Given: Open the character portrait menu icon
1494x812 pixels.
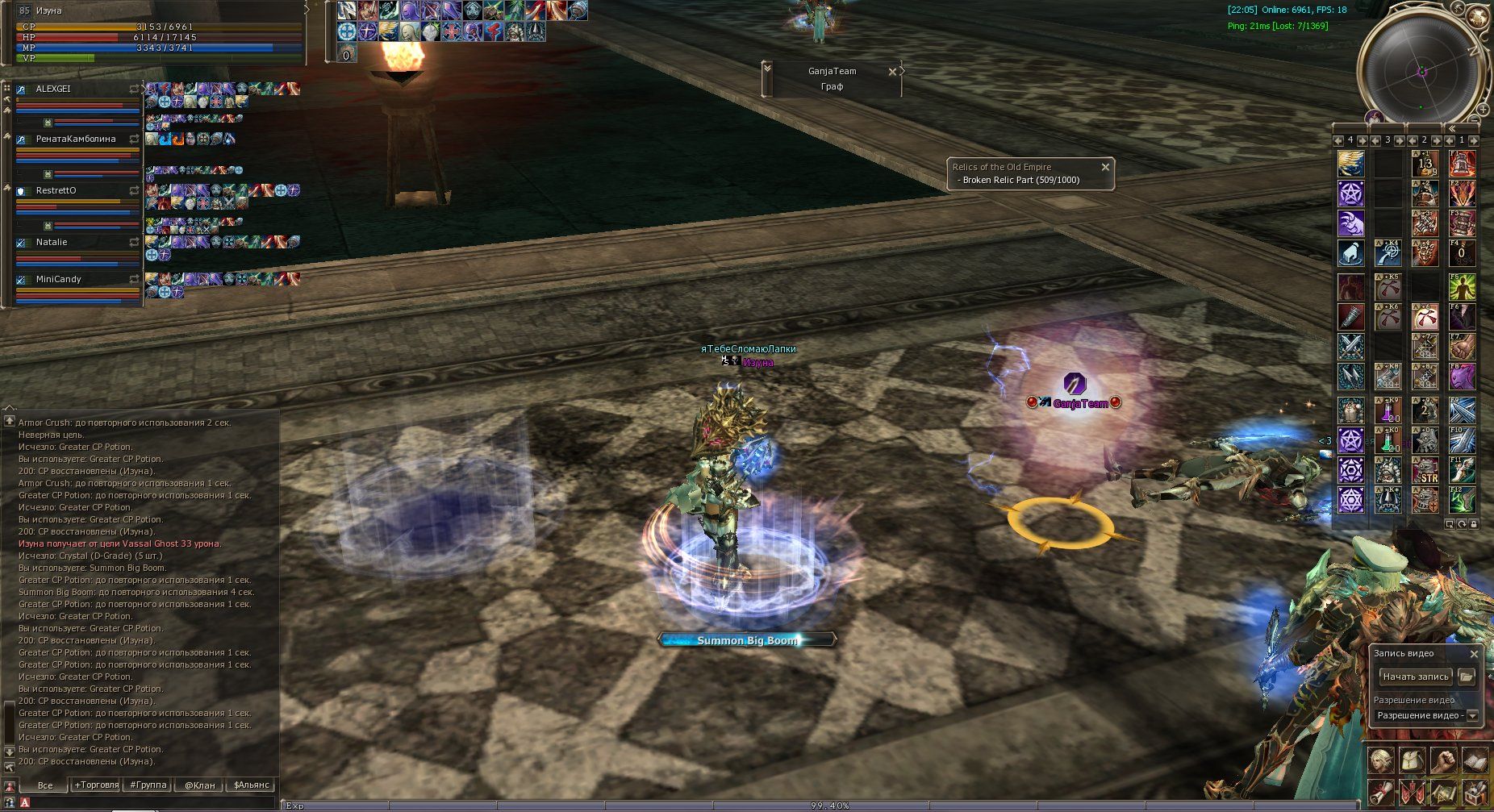Looking at the screenshot, I should click(1380, 760).
